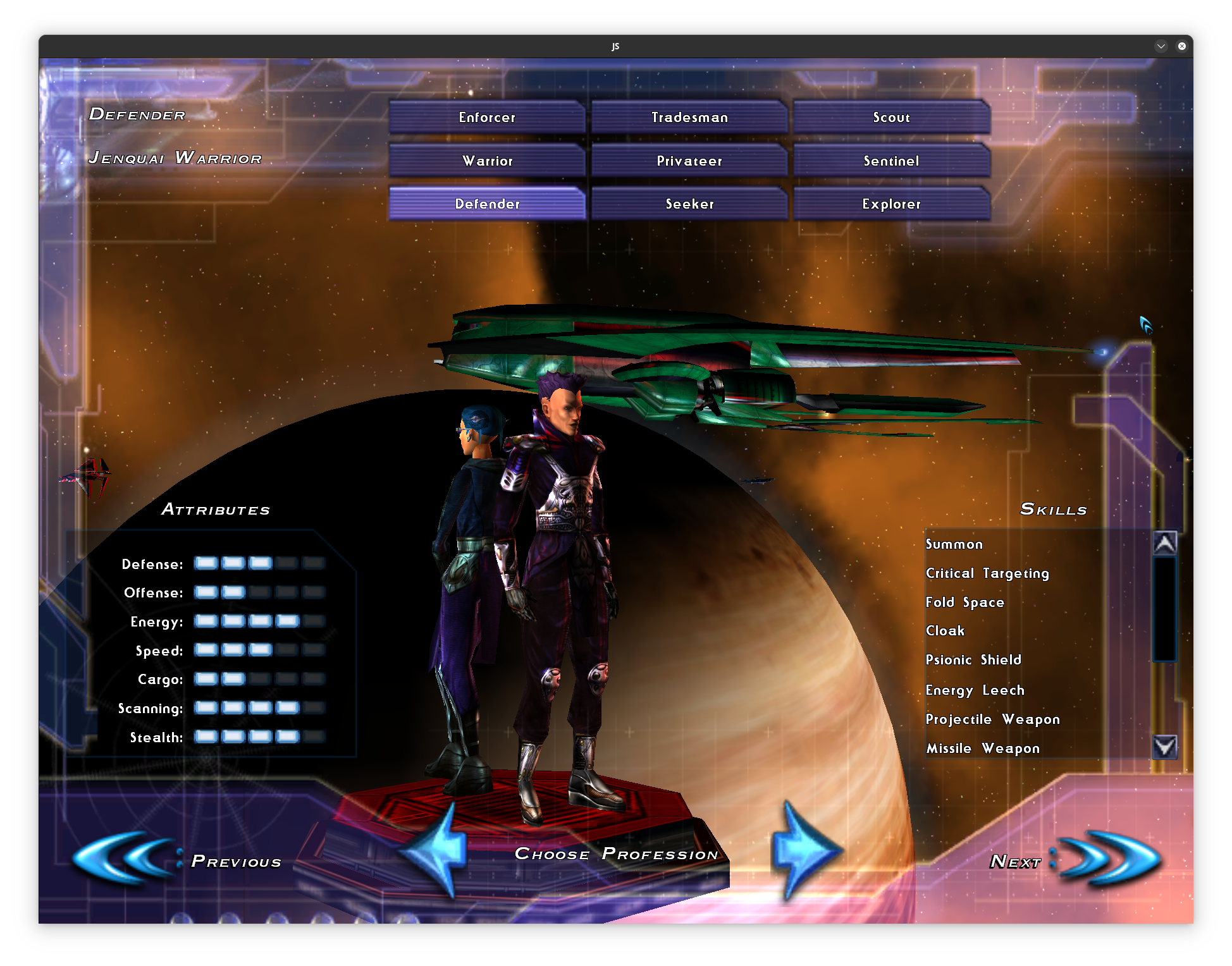
Task: Open the title bar dropdown chevron
Action: point(1161,46)
